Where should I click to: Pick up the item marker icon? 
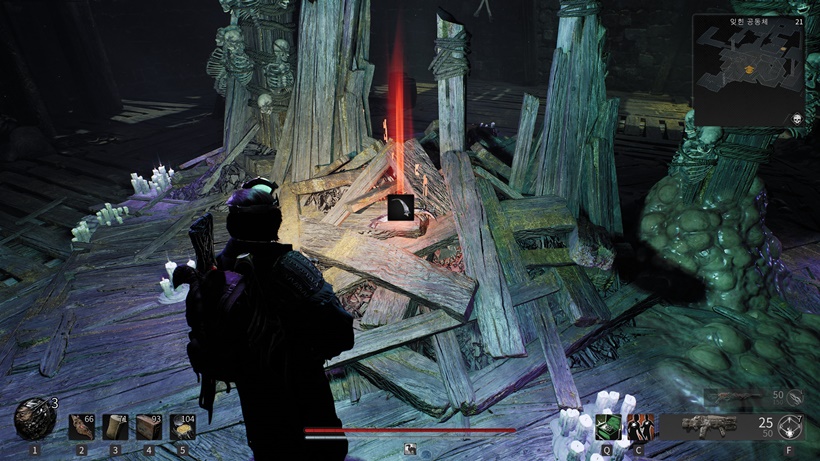tap(400, 207)
